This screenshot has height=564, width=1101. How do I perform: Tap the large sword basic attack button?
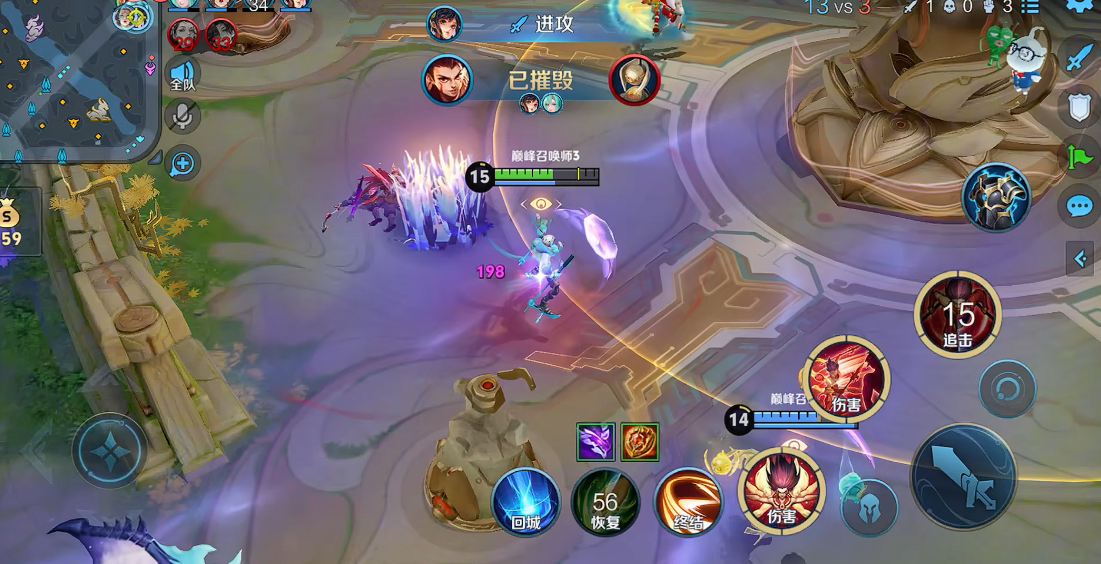click(x=962, y=477)
